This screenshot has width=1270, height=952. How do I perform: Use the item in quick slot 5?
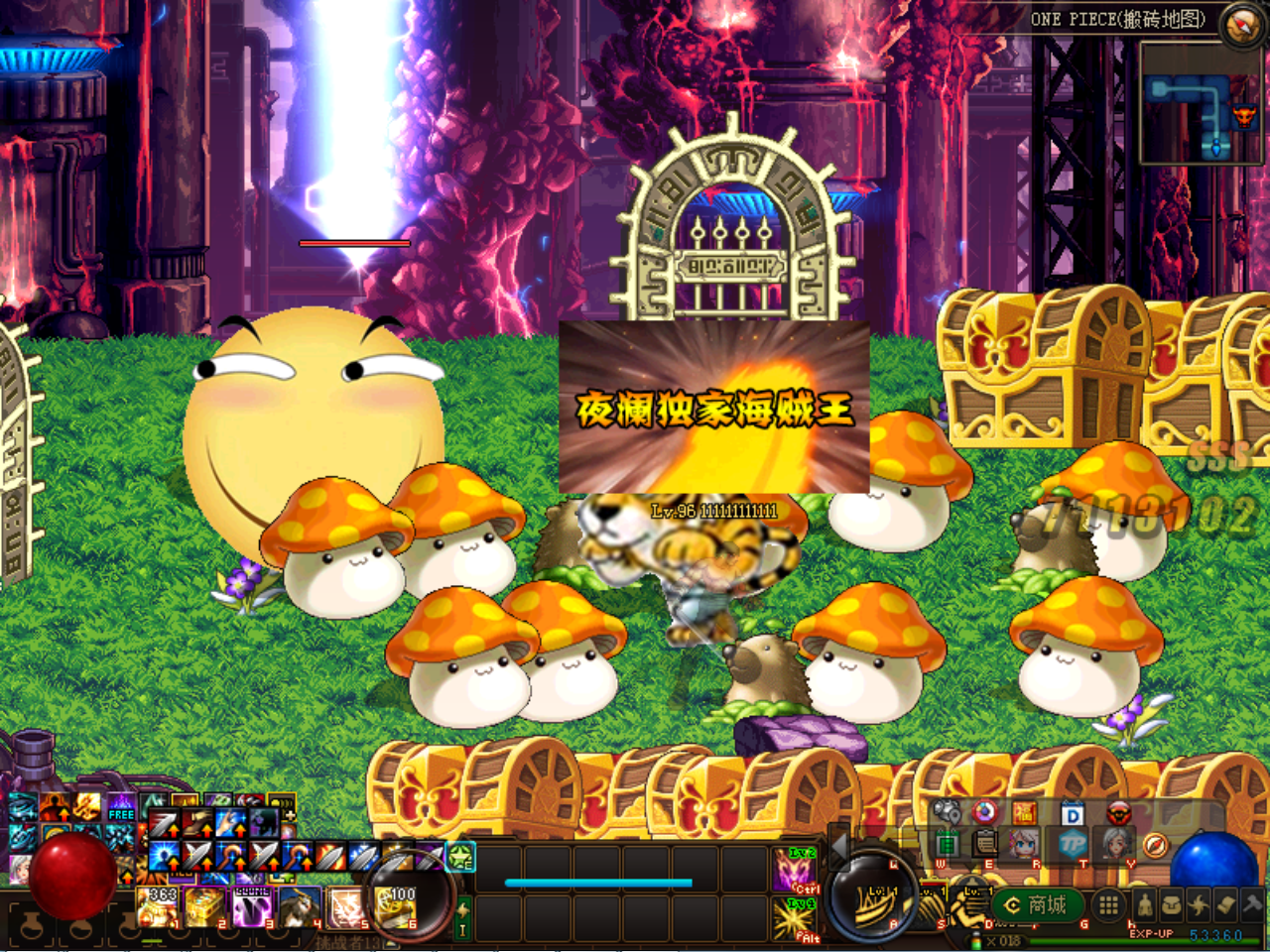pyautogui.click(x=345, y=906)
